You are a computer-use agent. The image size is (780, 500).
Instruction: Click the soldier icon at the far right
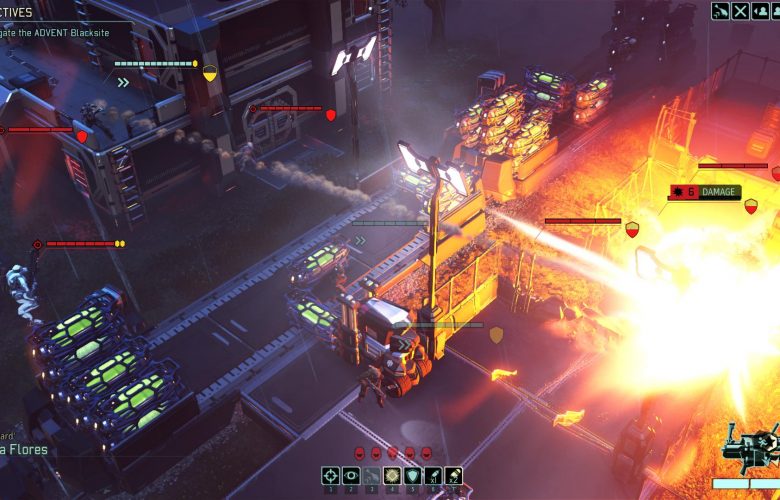[777, 11]
